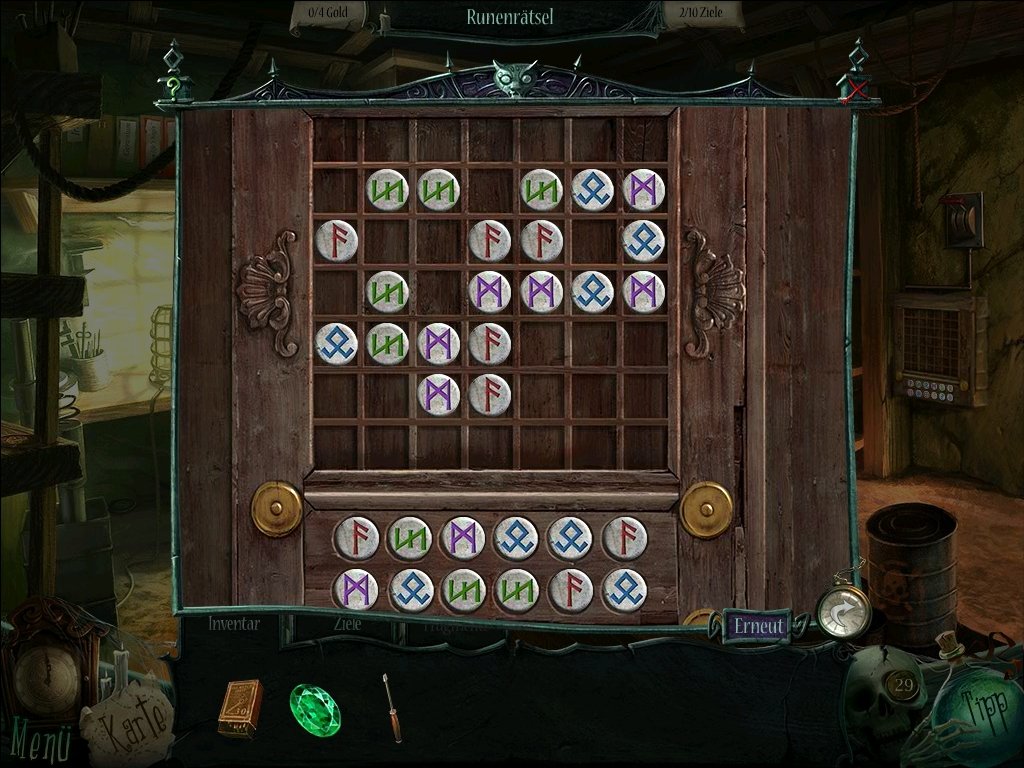The width and height of the screenshot is (1024, 768).
Task: Select the blue rune beside the three red runes
Action: 643,241
